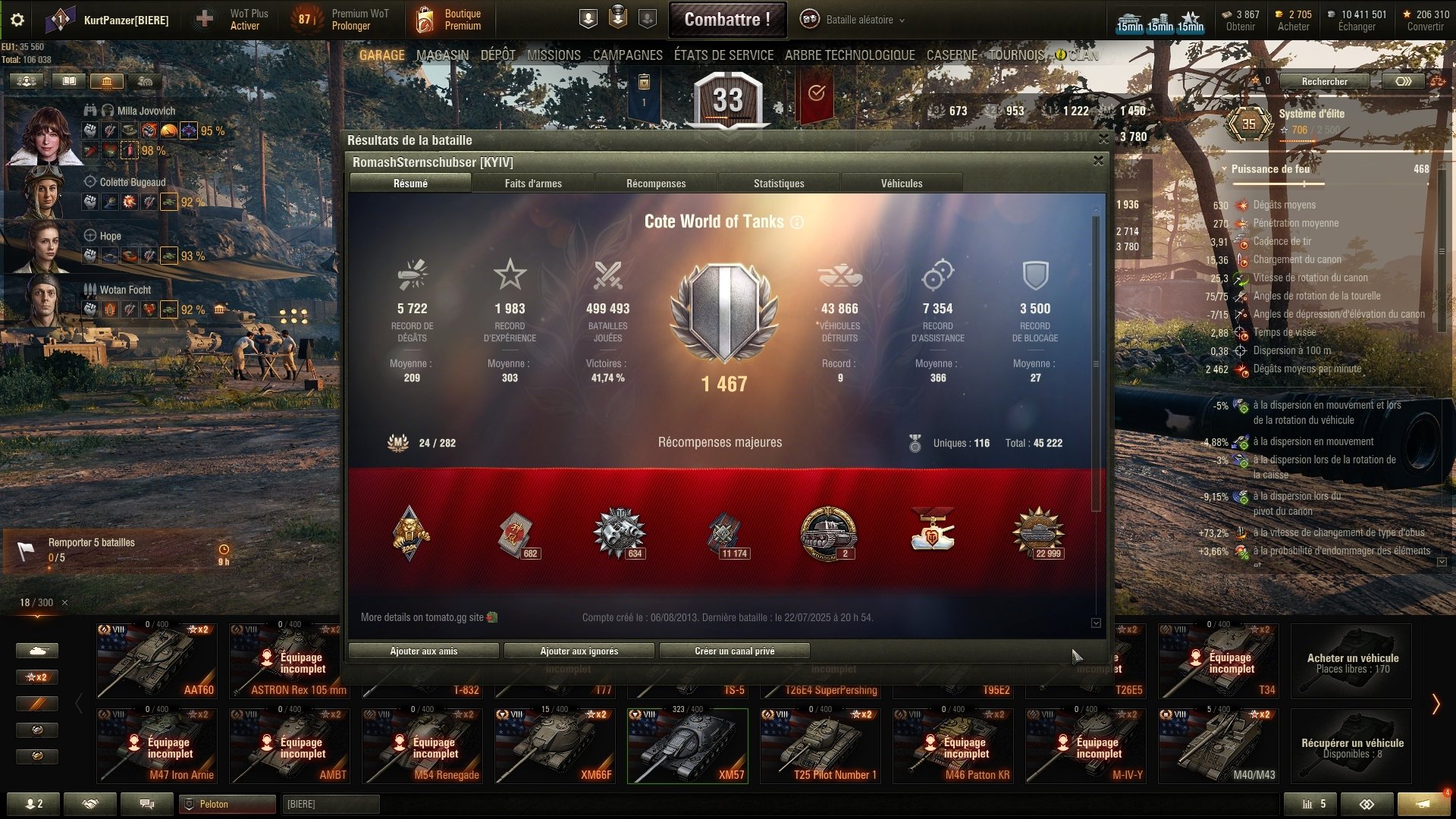The width and height of the screenshot is (1456, 819).
Task: Switch to the Faits d'armes tab
Action: pos(533,184)
